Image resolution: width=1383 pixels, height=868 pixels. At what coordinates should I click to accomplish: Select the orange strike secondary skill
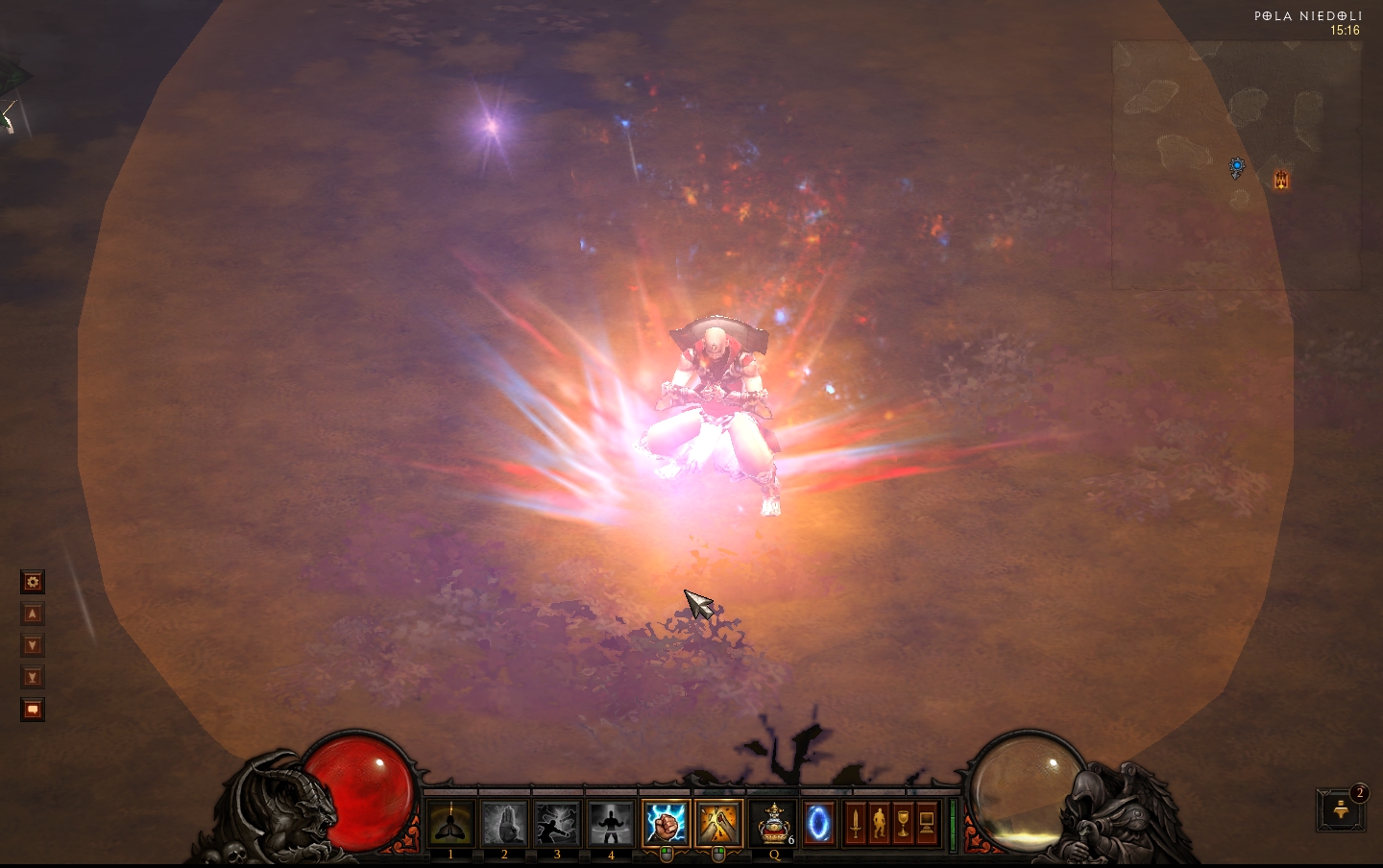[x=718, y=823]
